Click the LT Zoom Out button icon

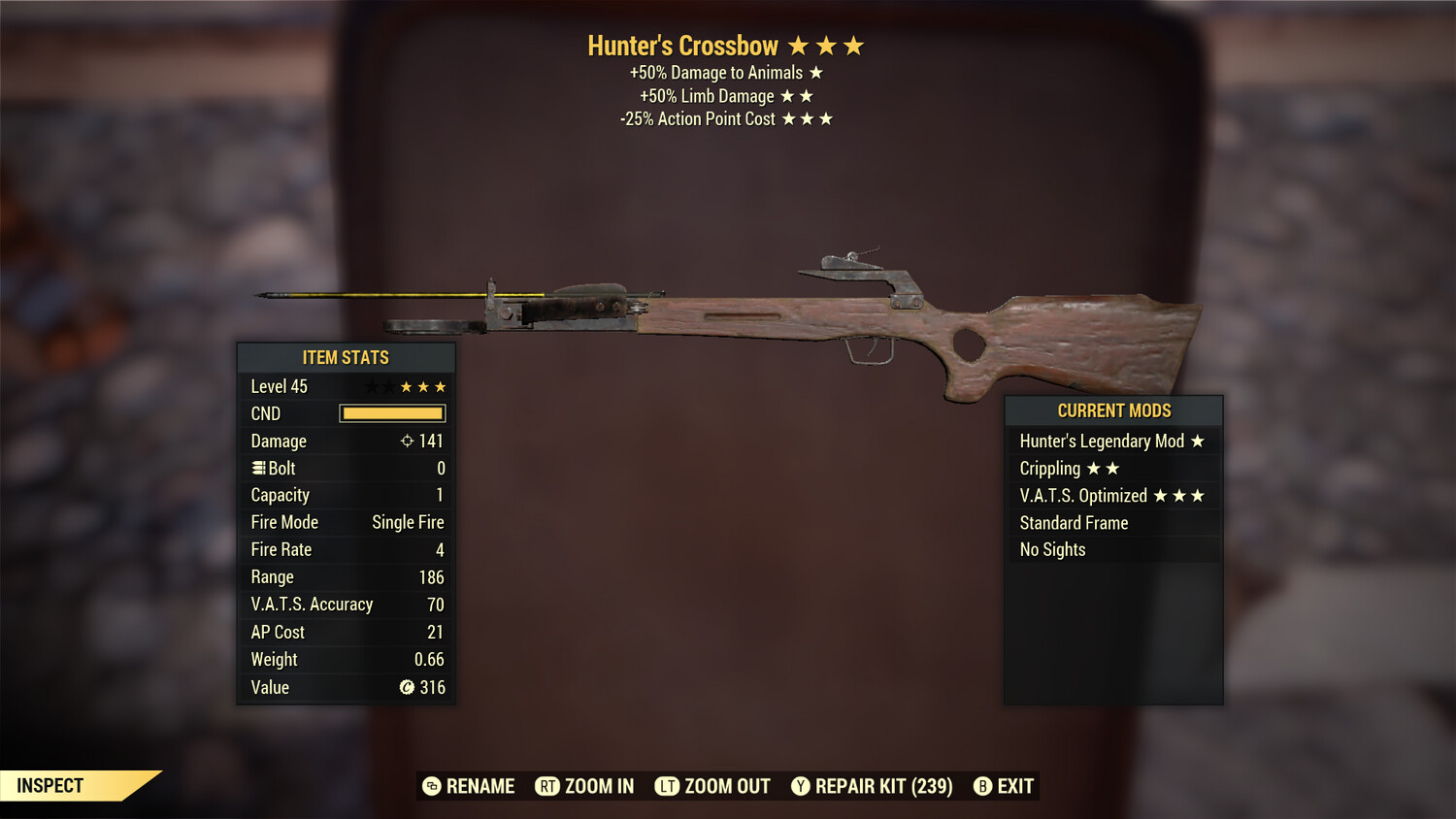[x=668, y=786]
